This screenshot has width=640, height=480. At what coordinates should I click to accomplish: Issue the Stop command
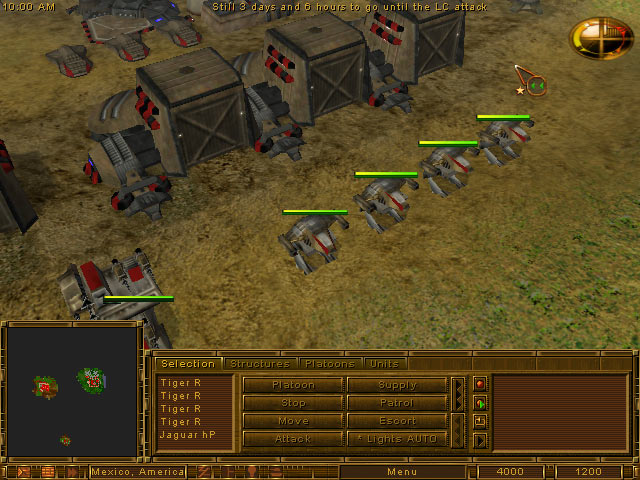coord(293,403)
